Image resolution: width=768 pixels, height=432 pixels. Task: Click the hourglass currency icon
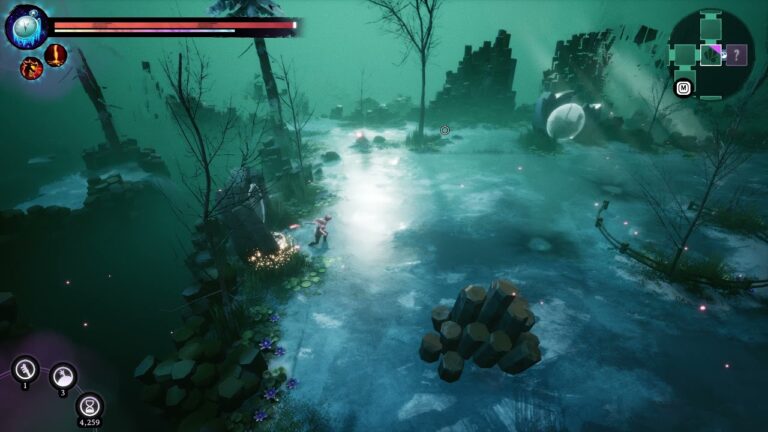(90, 405)
